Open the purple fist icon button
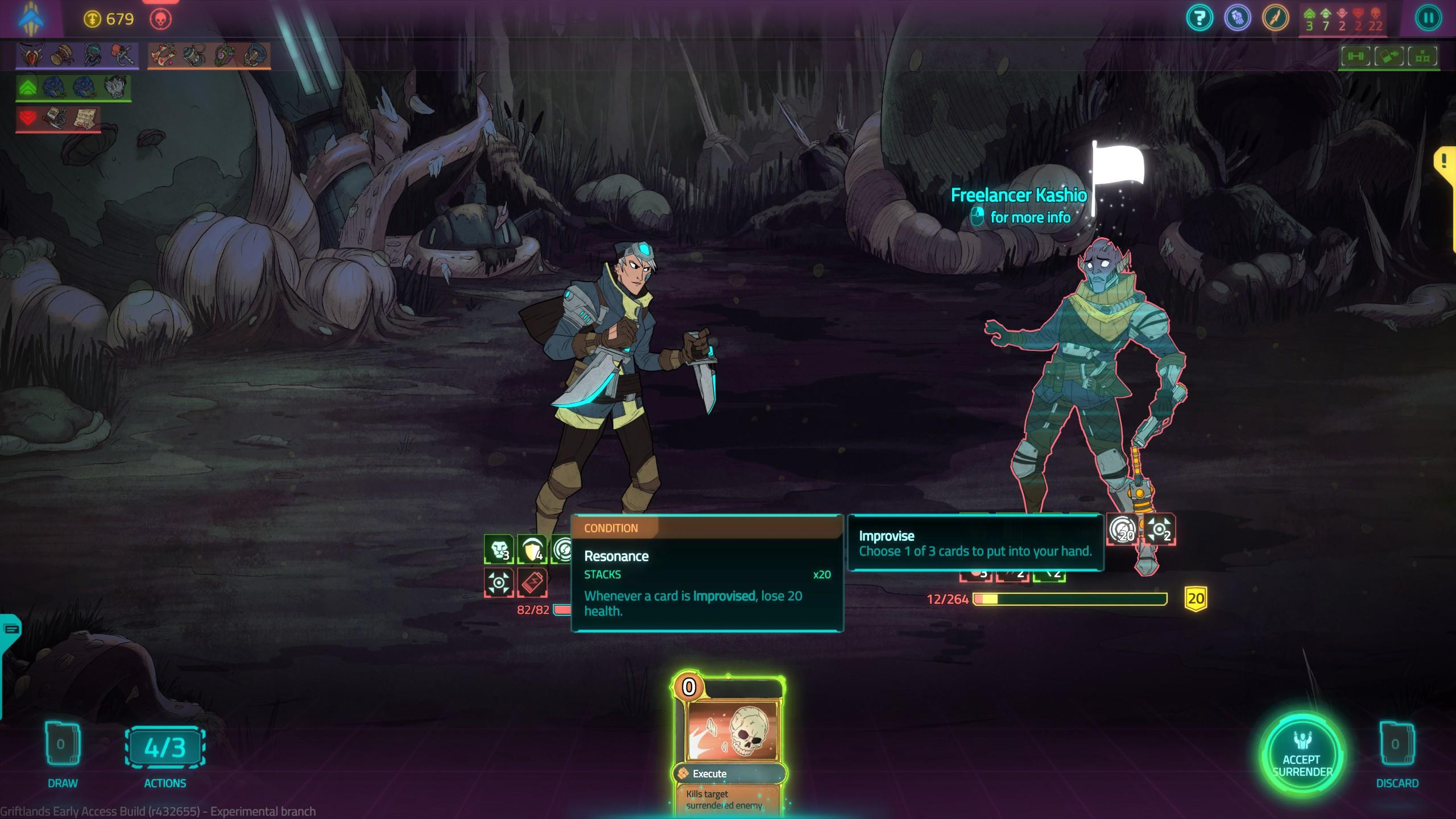The width and height of the screenshot is (1456, 819). pyautogui.click(x=1237, y=18)
